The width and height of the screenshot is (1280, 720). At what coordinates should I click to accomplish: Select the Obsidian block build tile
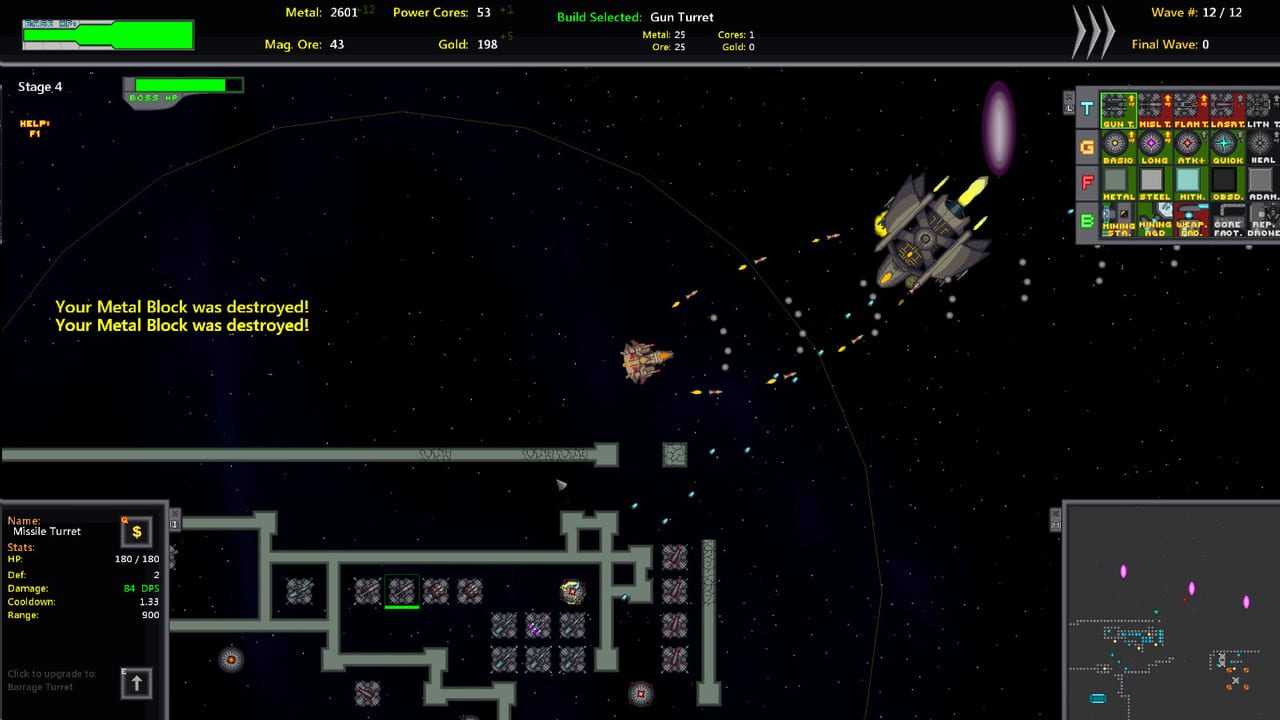click(1225, 182)
